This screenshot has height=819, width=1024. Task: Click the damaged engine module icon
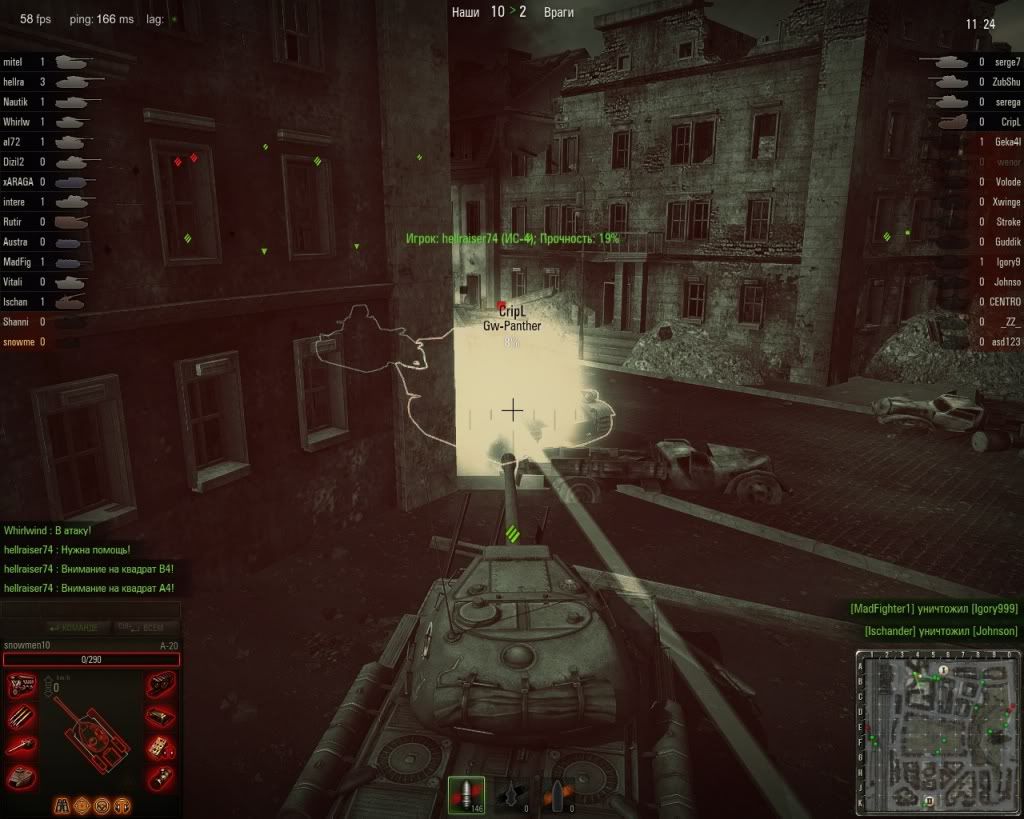coord(22,686)
